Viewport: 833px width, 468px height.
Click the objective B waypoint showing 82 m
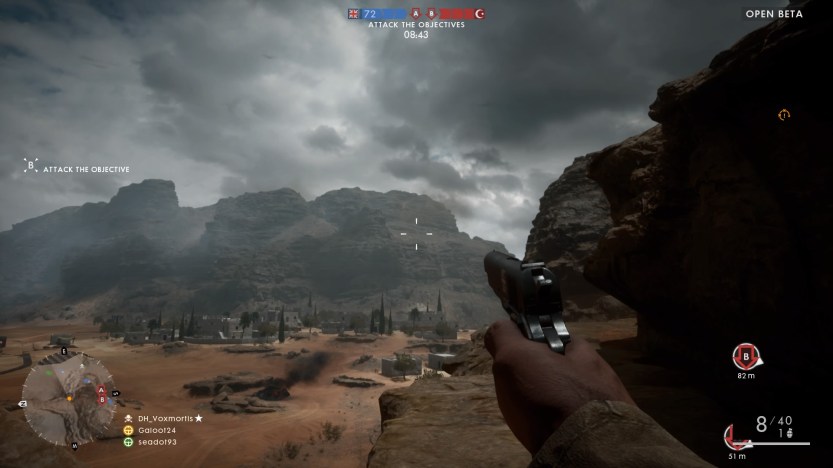[x=744, y=354]
